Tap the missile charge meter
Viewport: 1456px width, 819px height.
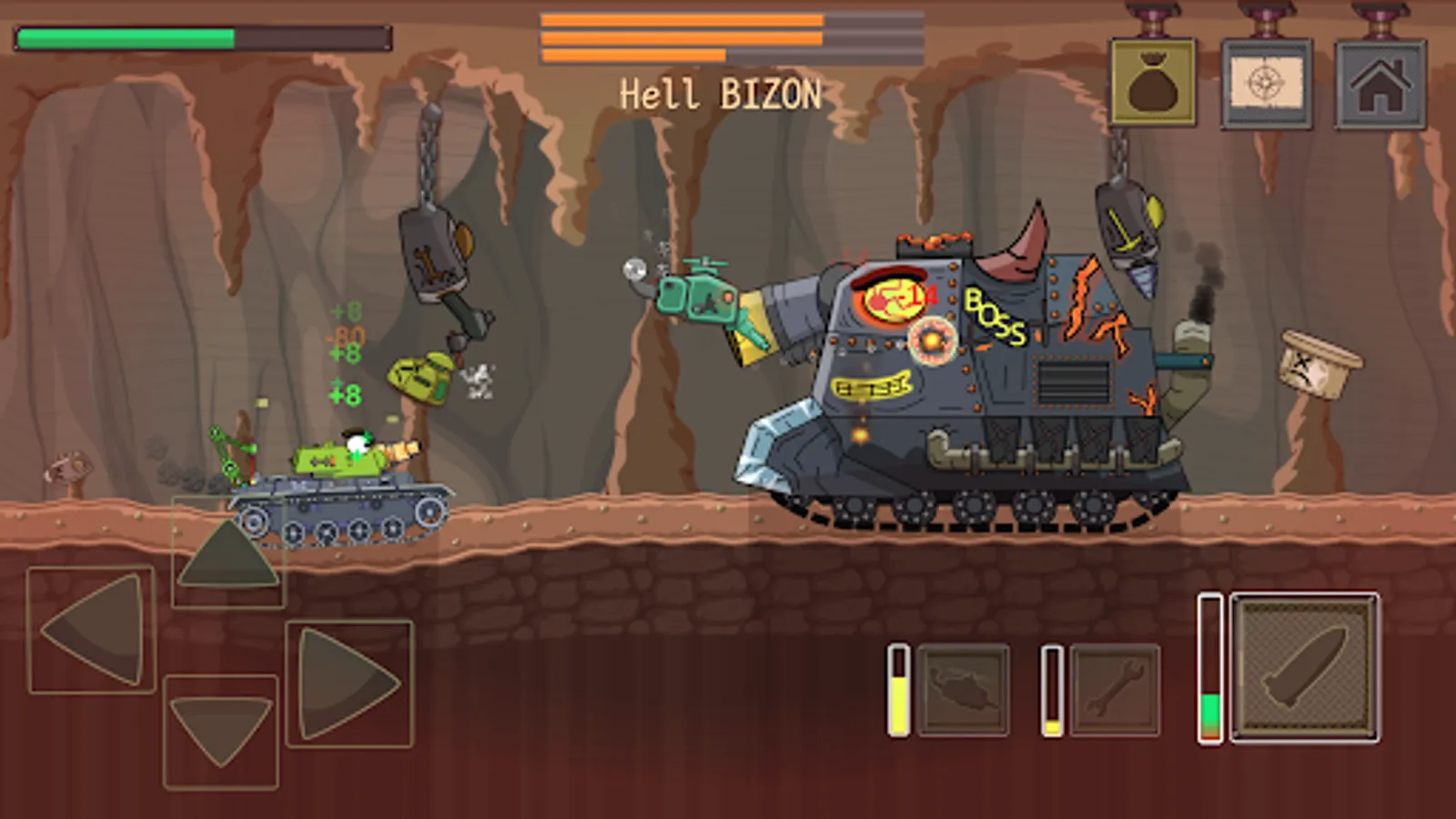pyautogui.click(x=1210, y=664)
